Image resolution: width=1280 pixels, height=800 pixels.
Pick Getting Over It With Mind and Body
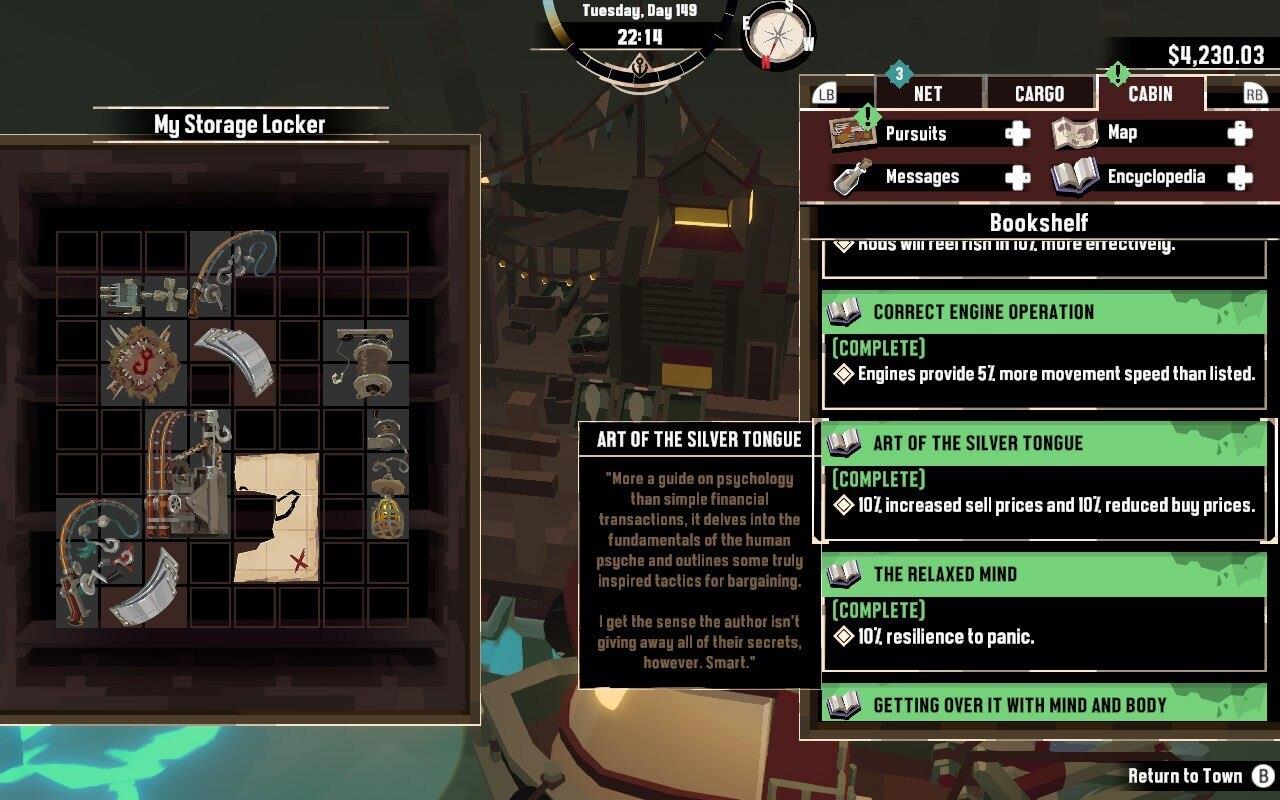coord(1044,705)
